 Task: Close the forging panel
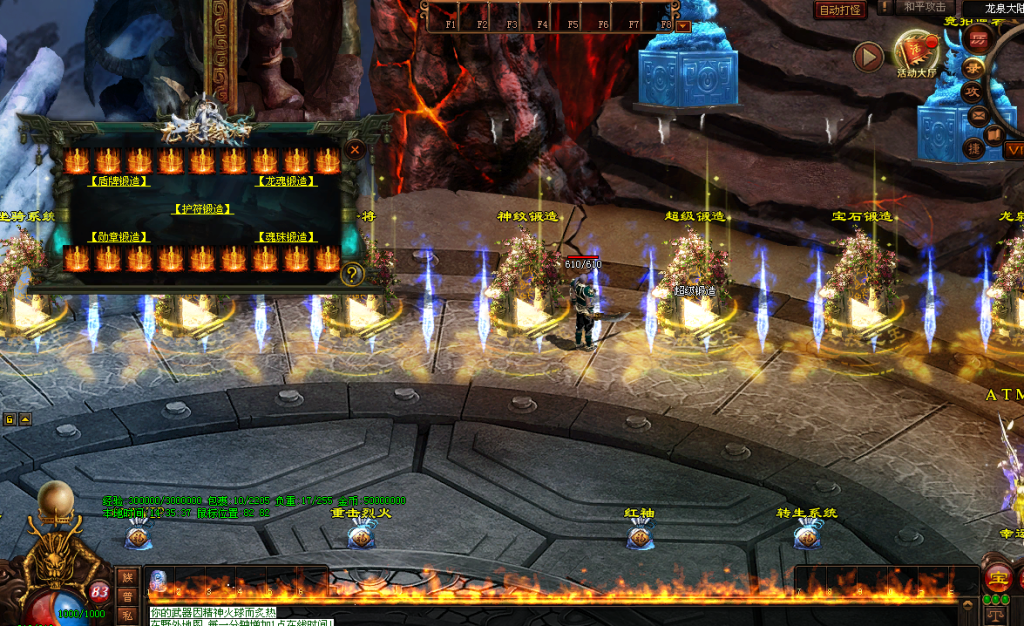coord(354,149)
